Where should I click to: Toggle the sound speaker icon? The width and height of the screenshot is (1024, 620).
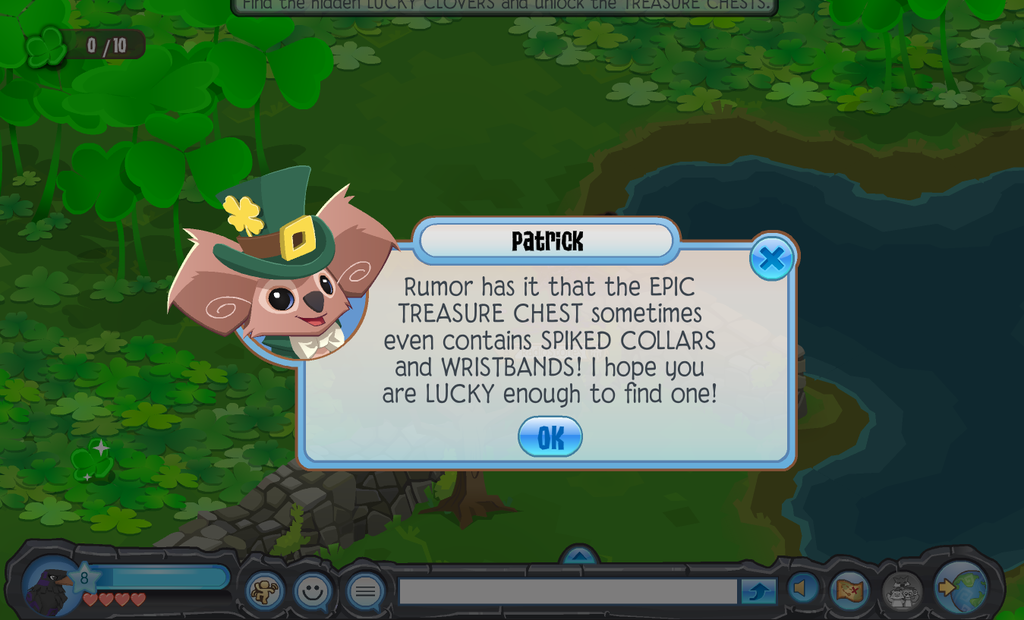pyautogui.click(x=802, y=590)
